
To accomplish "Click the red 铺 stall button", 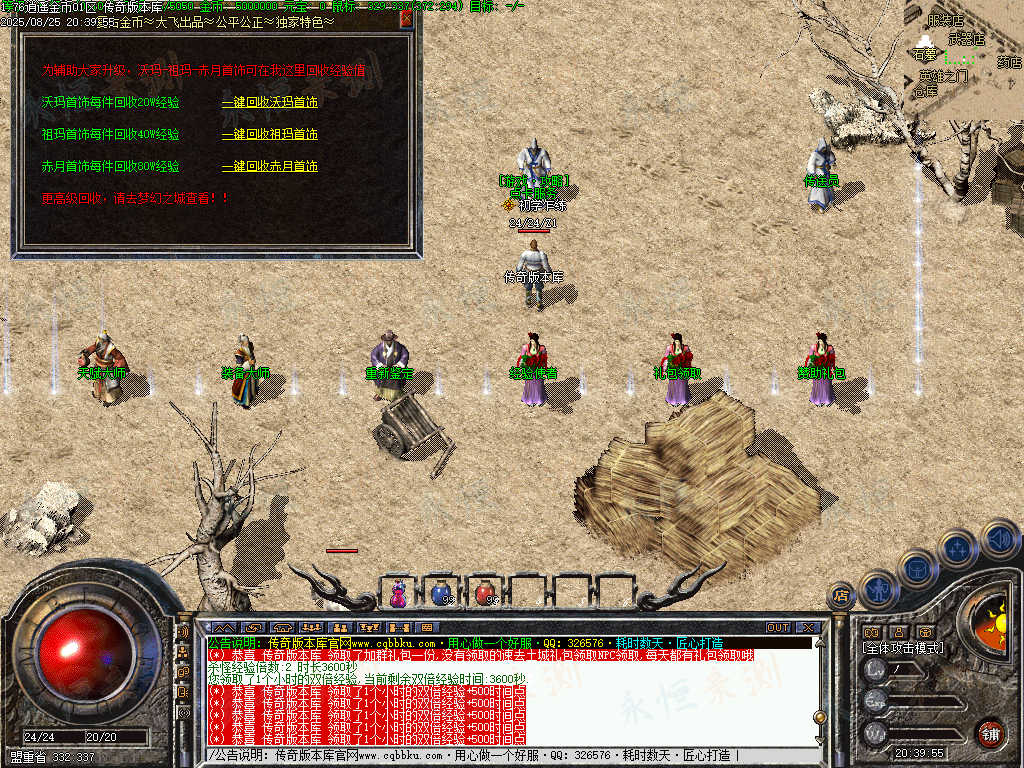I will [989, 733].
